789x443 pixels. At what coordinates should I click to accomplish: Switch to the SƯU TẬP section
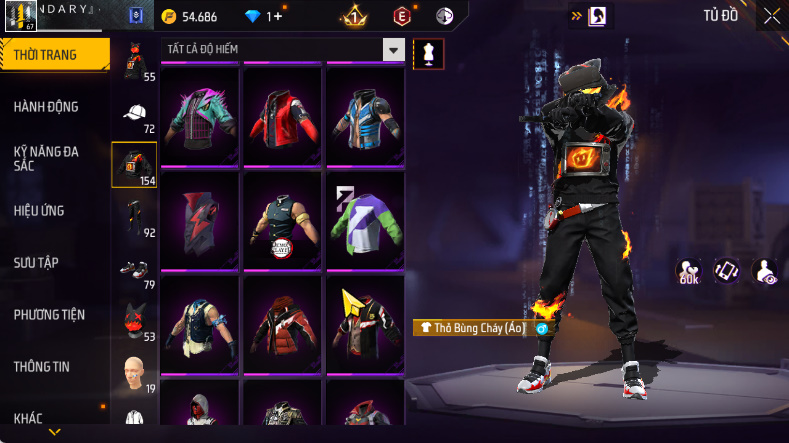click(x=37, y=262)
